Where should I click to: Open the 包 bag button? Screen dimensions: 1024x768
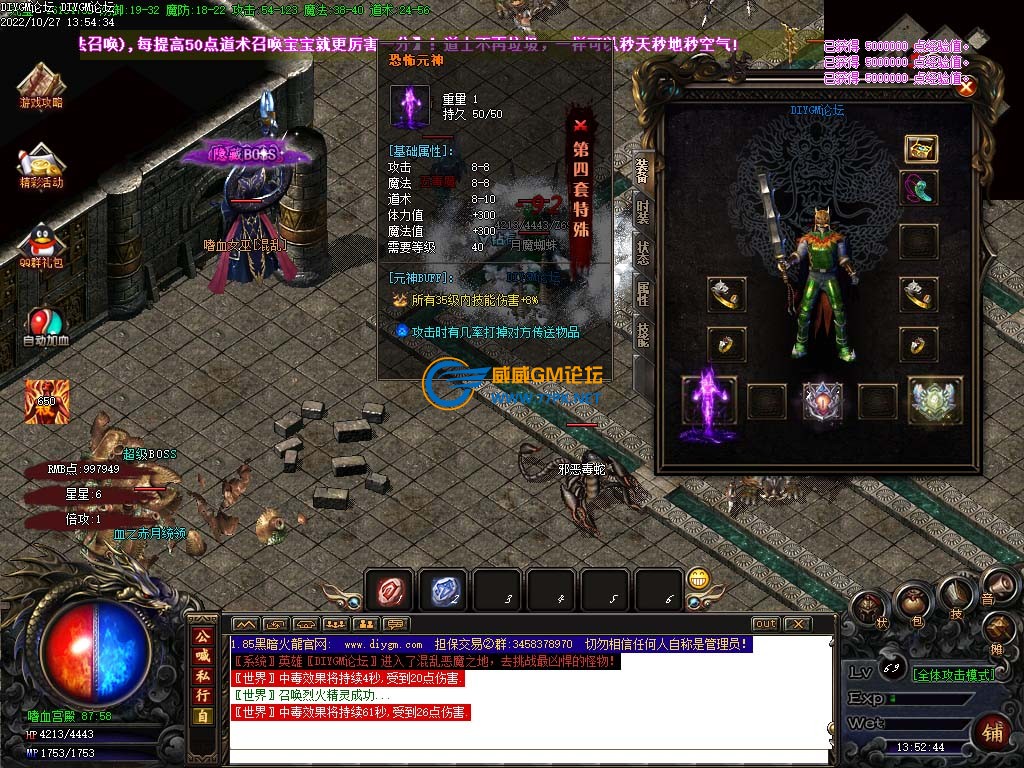point(912,603)
